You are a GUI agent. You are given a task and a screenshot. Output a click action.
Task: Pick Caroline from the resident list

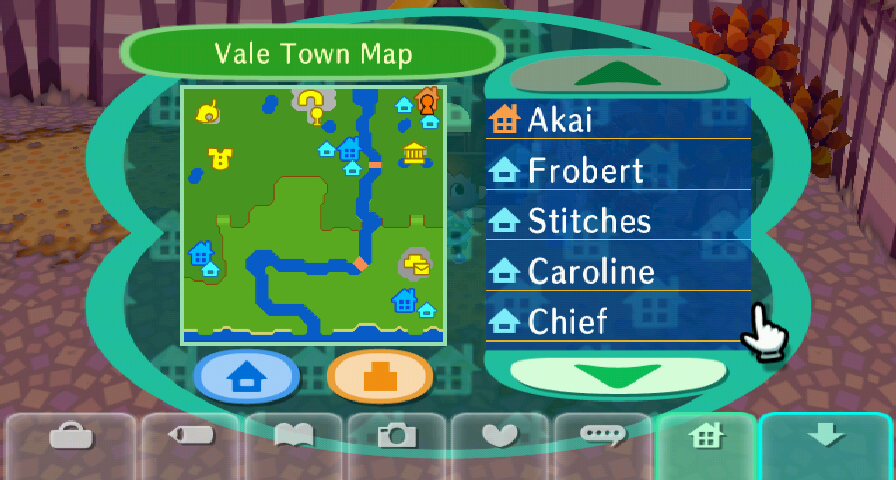(618, 272)
